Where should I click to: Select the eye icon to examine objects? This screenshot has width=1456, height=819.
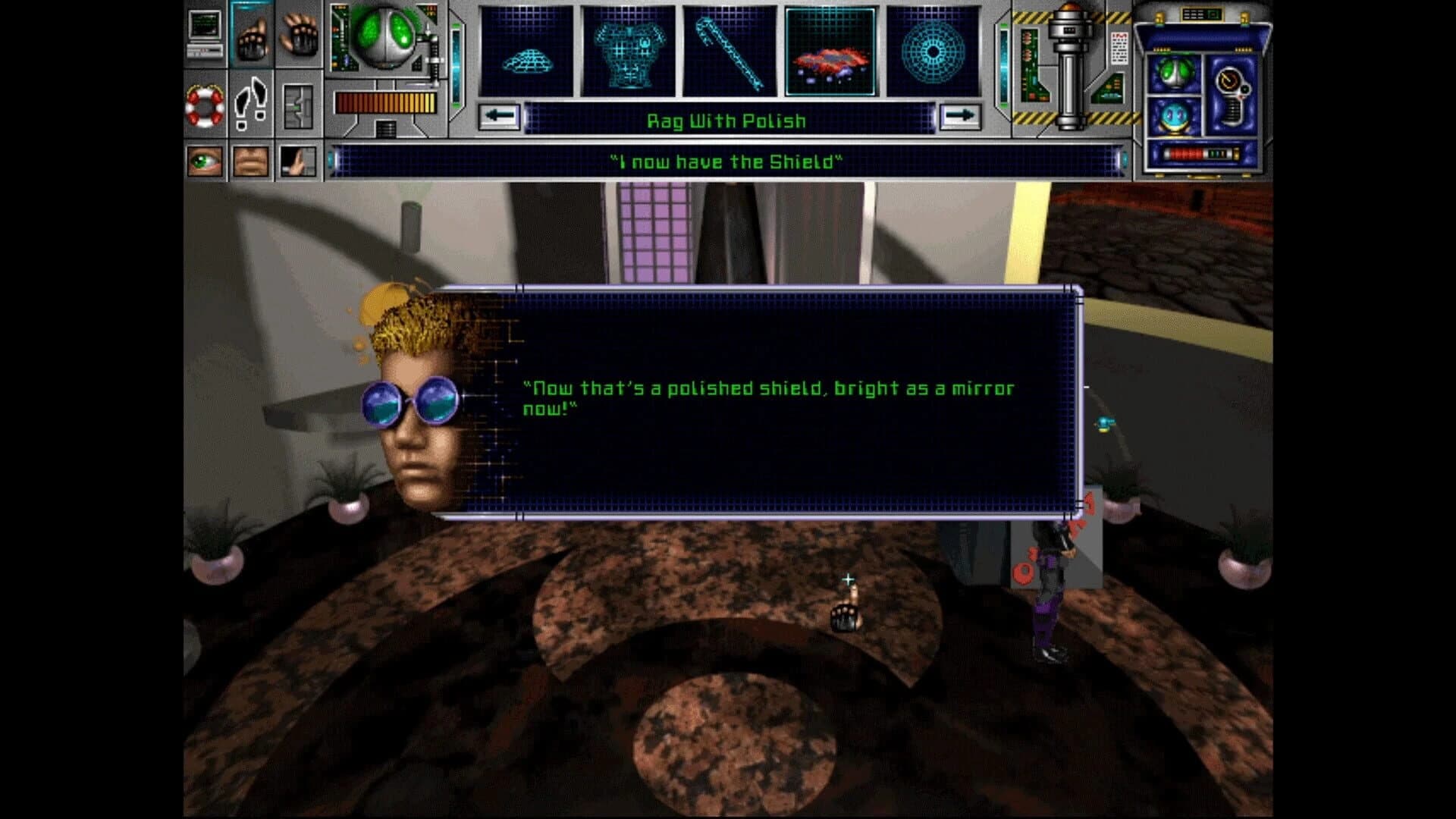pos(205,162)
